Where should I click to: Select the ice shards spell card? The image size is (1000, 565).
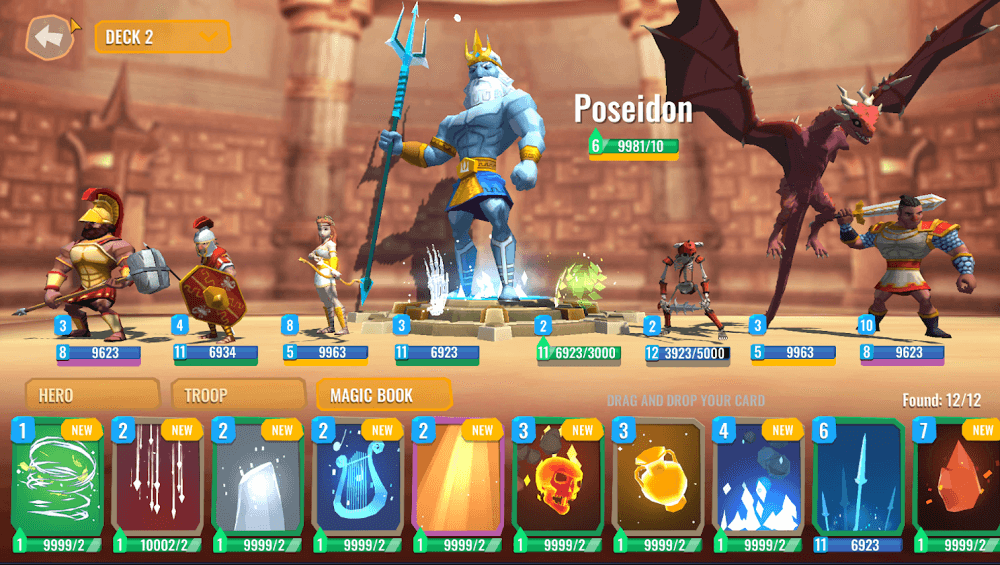tap(757, 485)
